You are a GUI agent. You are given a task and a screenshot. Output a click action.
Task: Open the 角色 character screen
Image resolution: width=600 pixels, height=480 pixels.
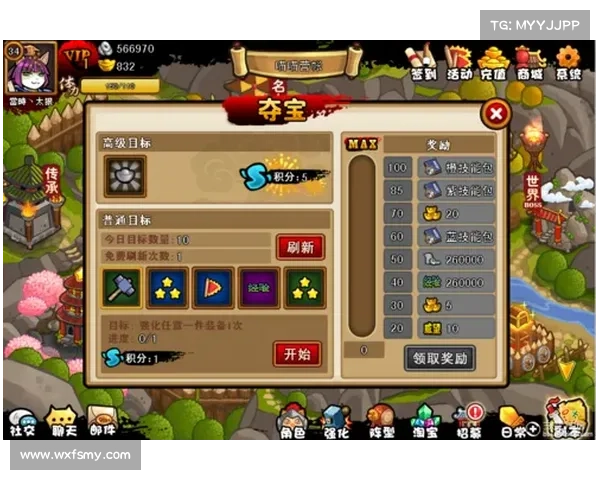pyautogui.click(x=291, y=422)
